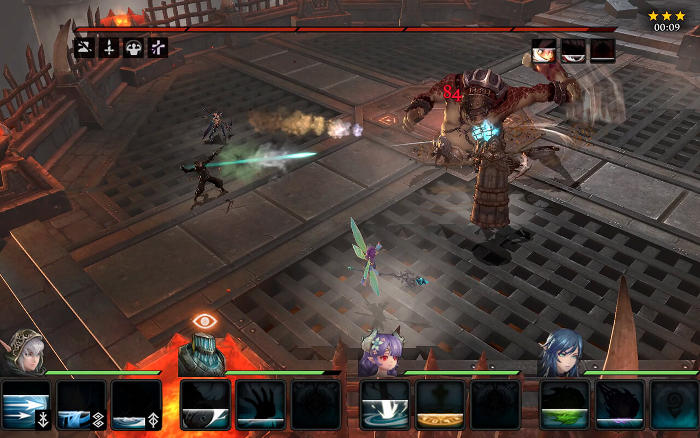Click the sword debuff status icon

[109, 47]
